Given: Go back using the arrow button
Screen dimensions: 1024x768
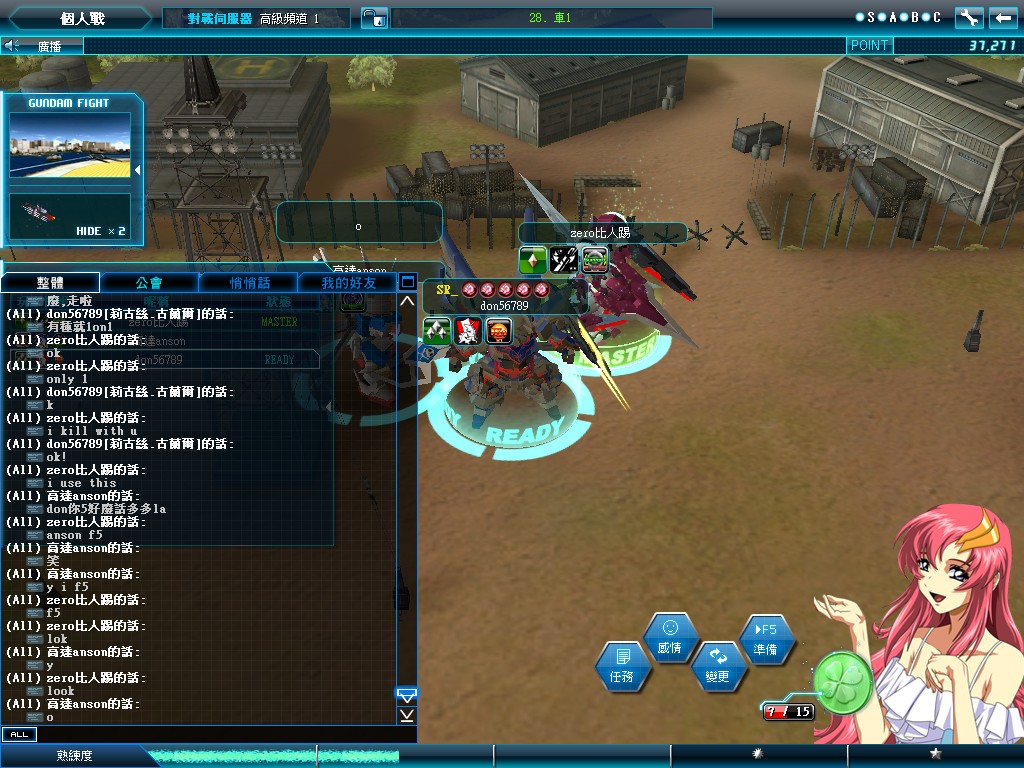Looking at the screenshot, I should [1003, 17].
